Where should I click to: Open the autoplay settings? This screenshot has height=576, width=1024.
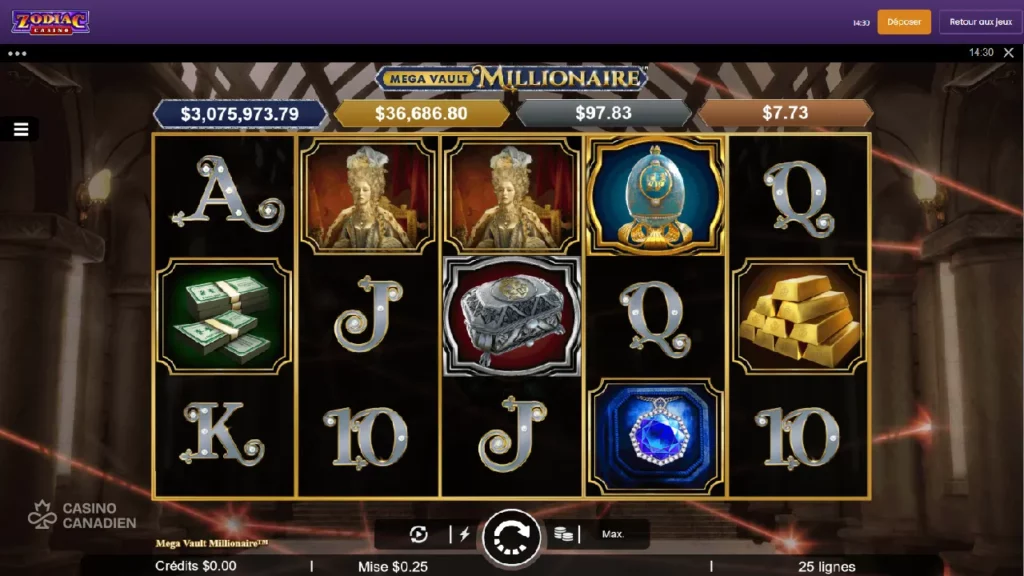point(418,534)
